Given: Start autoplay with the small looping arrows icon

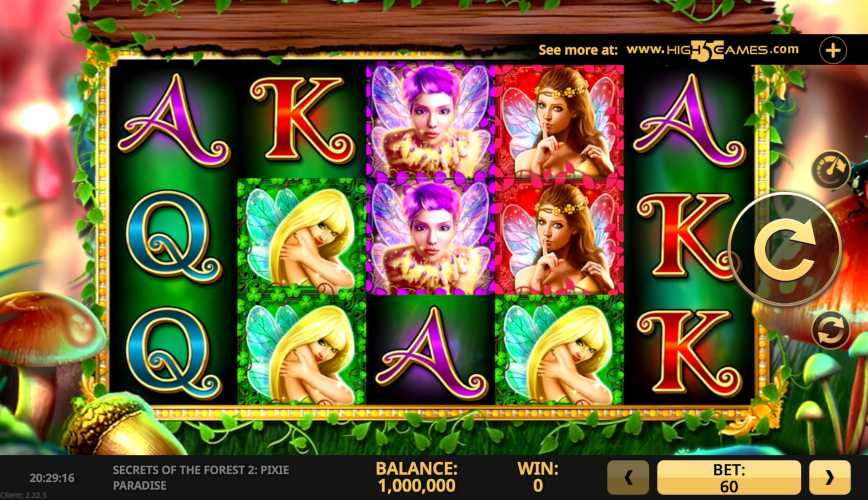Looking at the screenshot, I should [830, 331].
